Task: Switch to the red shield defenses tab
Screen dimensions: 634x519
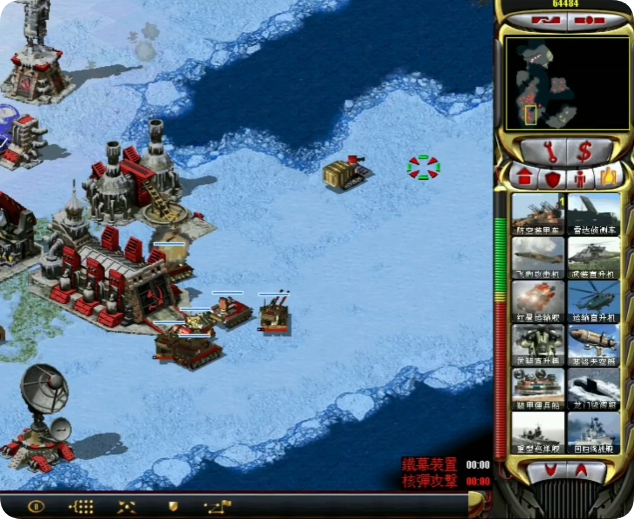Action: [x=551, y=178]
